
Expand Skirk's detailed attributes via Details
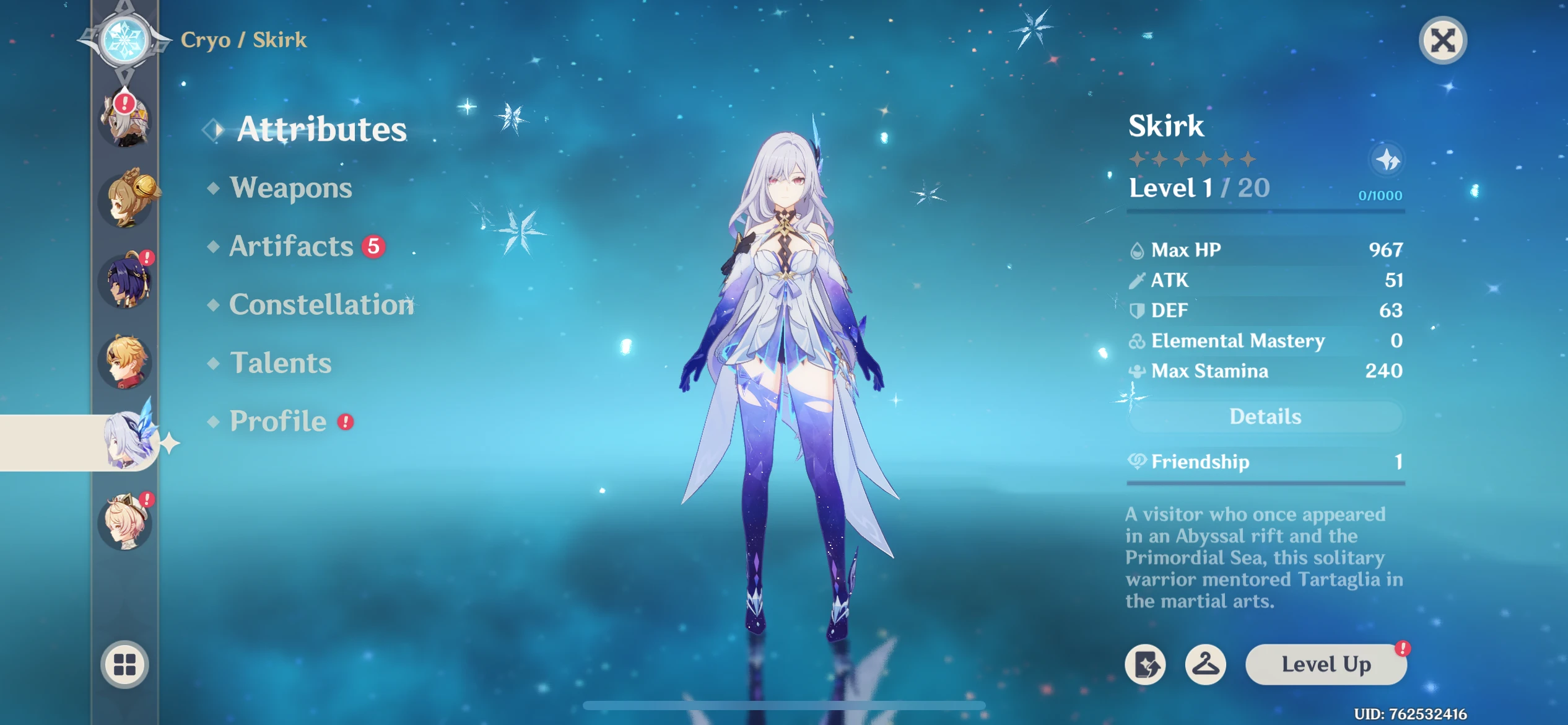tap(1264, 416)
